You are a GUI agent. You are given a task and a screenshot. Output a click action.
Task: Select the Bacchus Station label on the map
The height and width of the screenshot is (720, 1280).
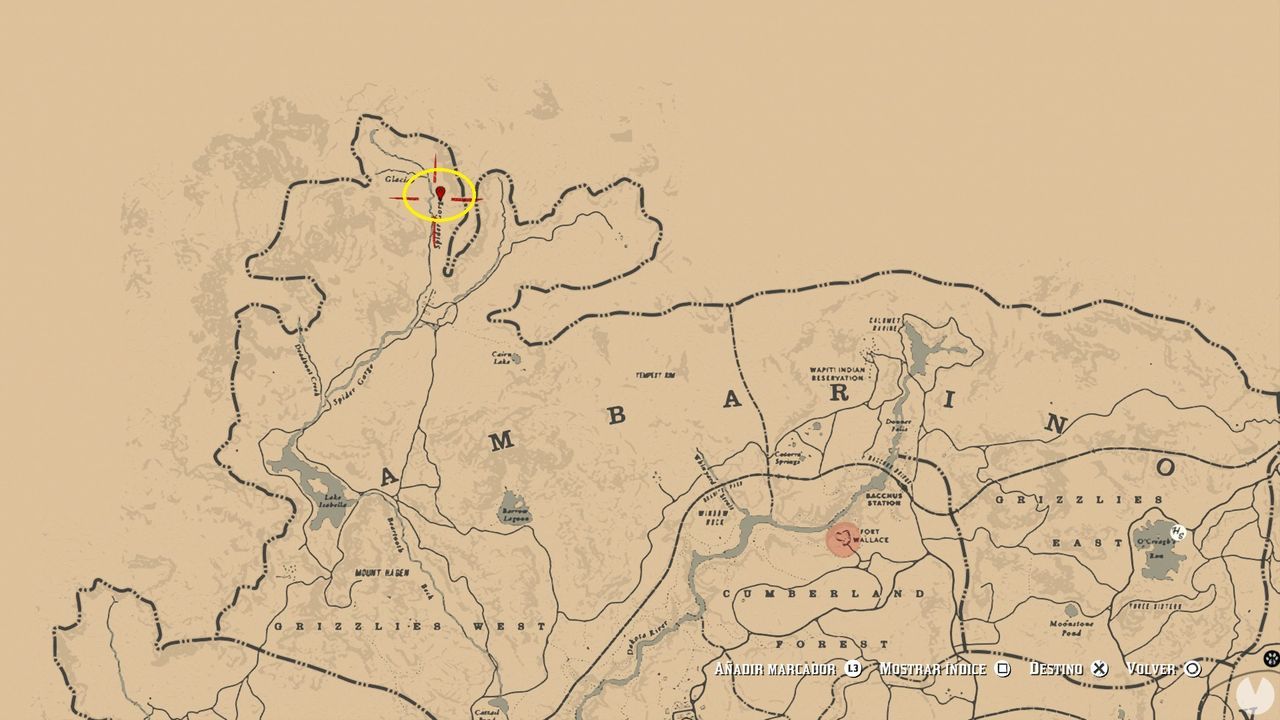[x=885, y=498]
